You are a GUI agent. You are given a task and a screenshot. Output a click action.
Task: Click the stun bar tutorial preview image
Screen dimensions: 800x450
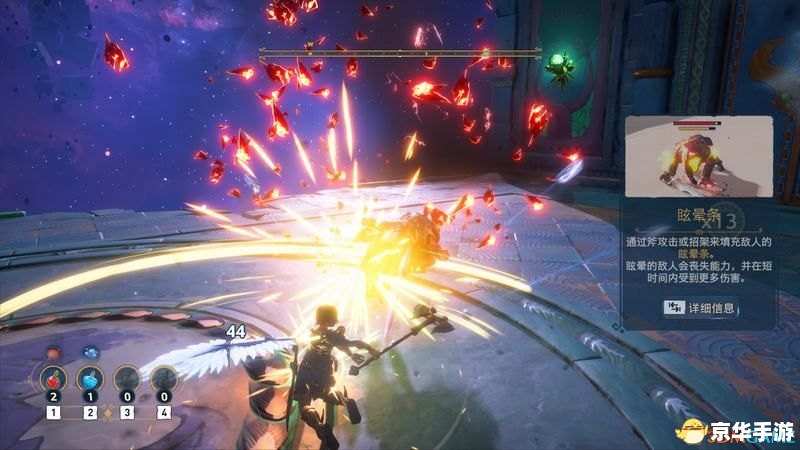[698, 155]
